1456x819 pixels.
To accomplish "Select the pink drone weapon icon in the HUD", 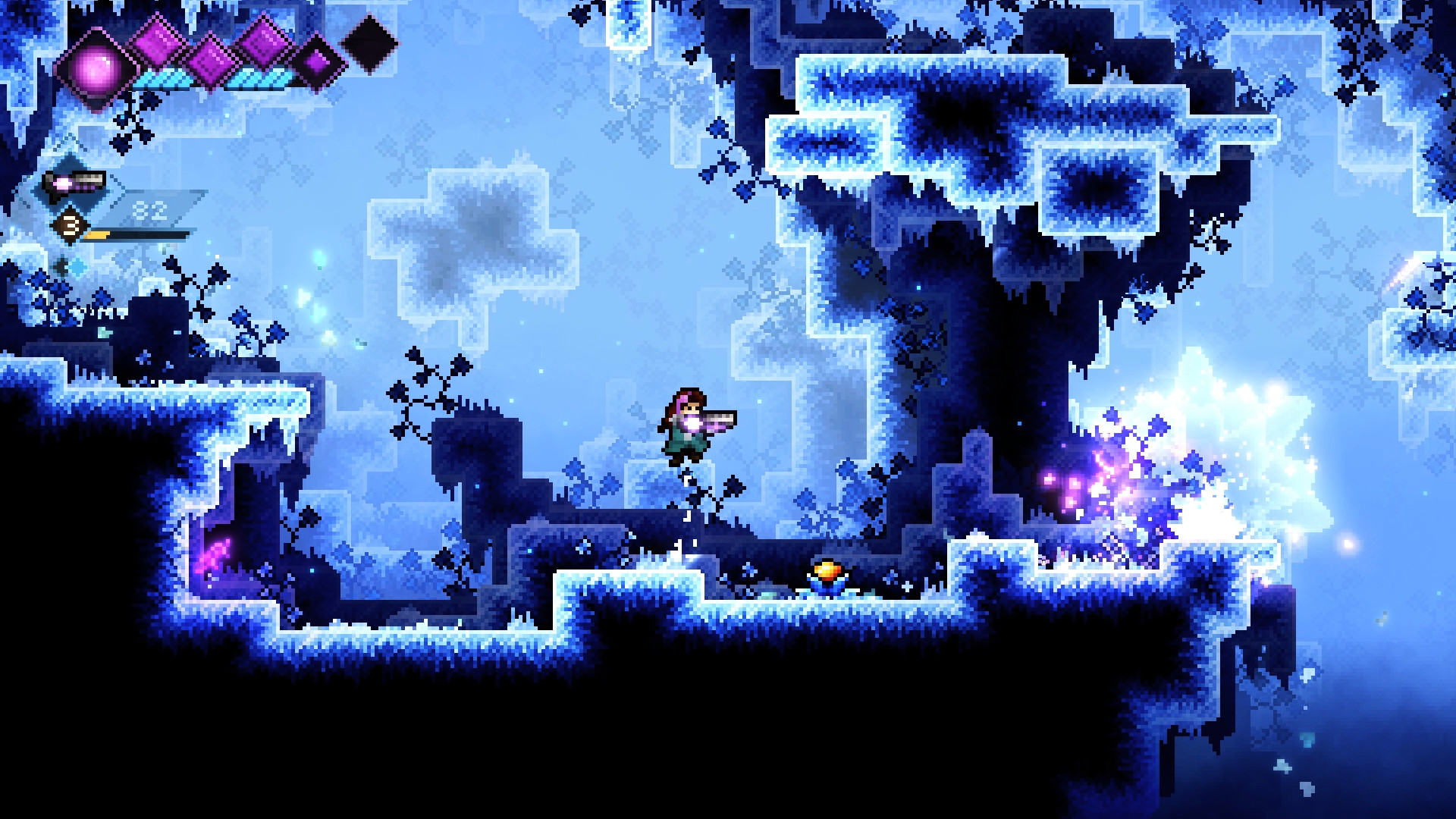I will (x=73, y=184).
